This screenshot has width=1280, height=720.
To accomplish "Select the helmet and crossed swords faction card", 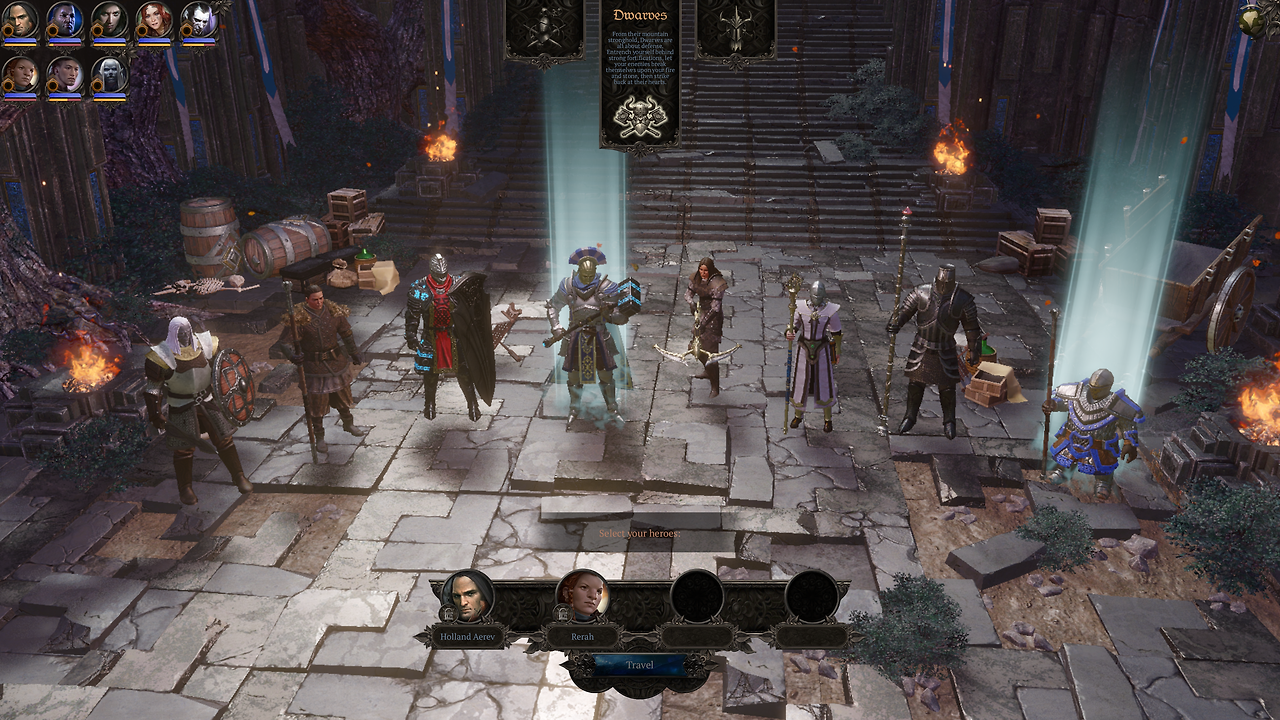I will pos(543,28).
